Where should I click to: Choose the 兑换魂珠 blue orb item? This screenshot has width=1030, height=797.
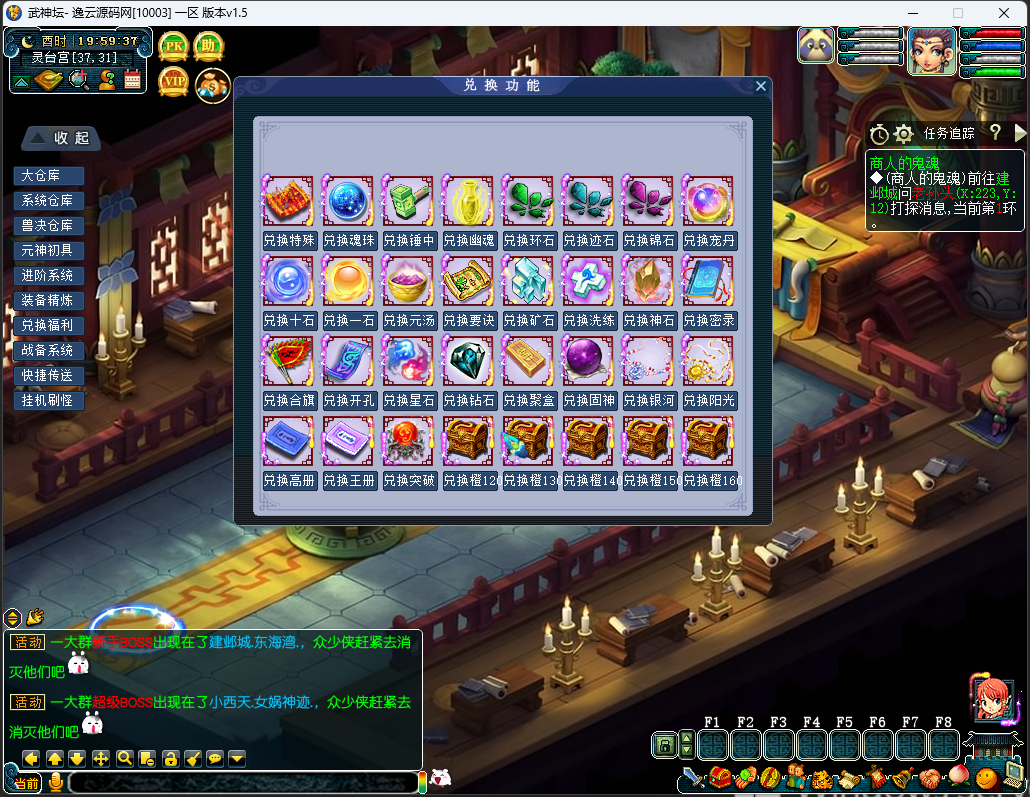[x=348, y=201]
